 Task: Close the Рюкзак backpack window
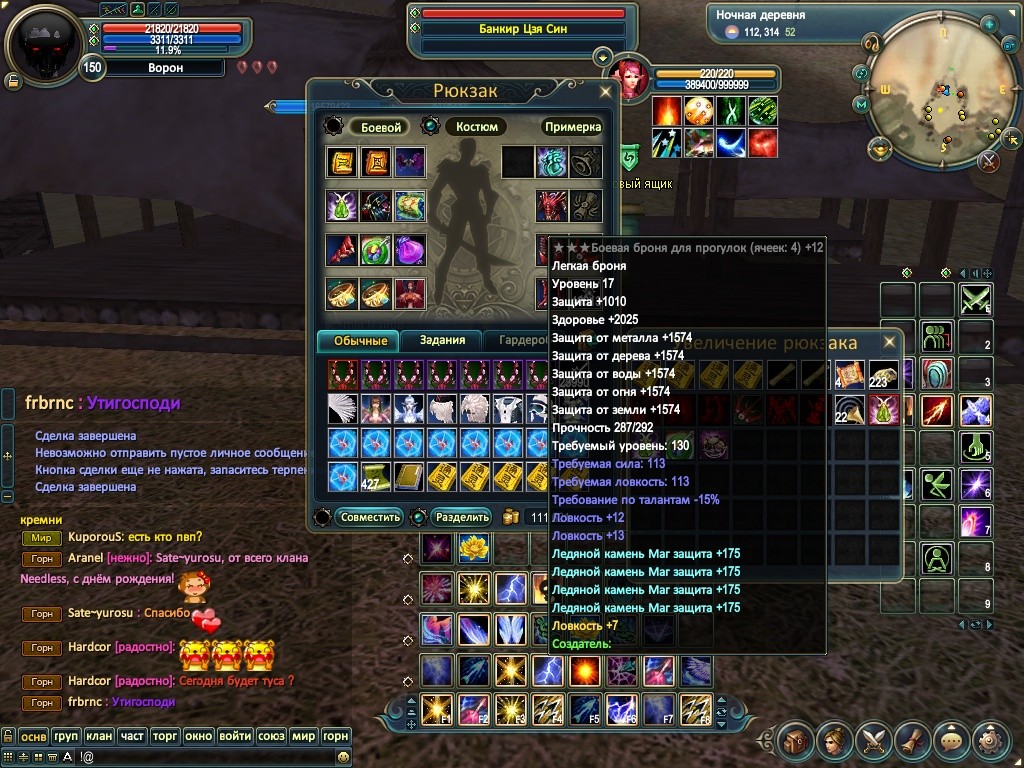[605, 92]
